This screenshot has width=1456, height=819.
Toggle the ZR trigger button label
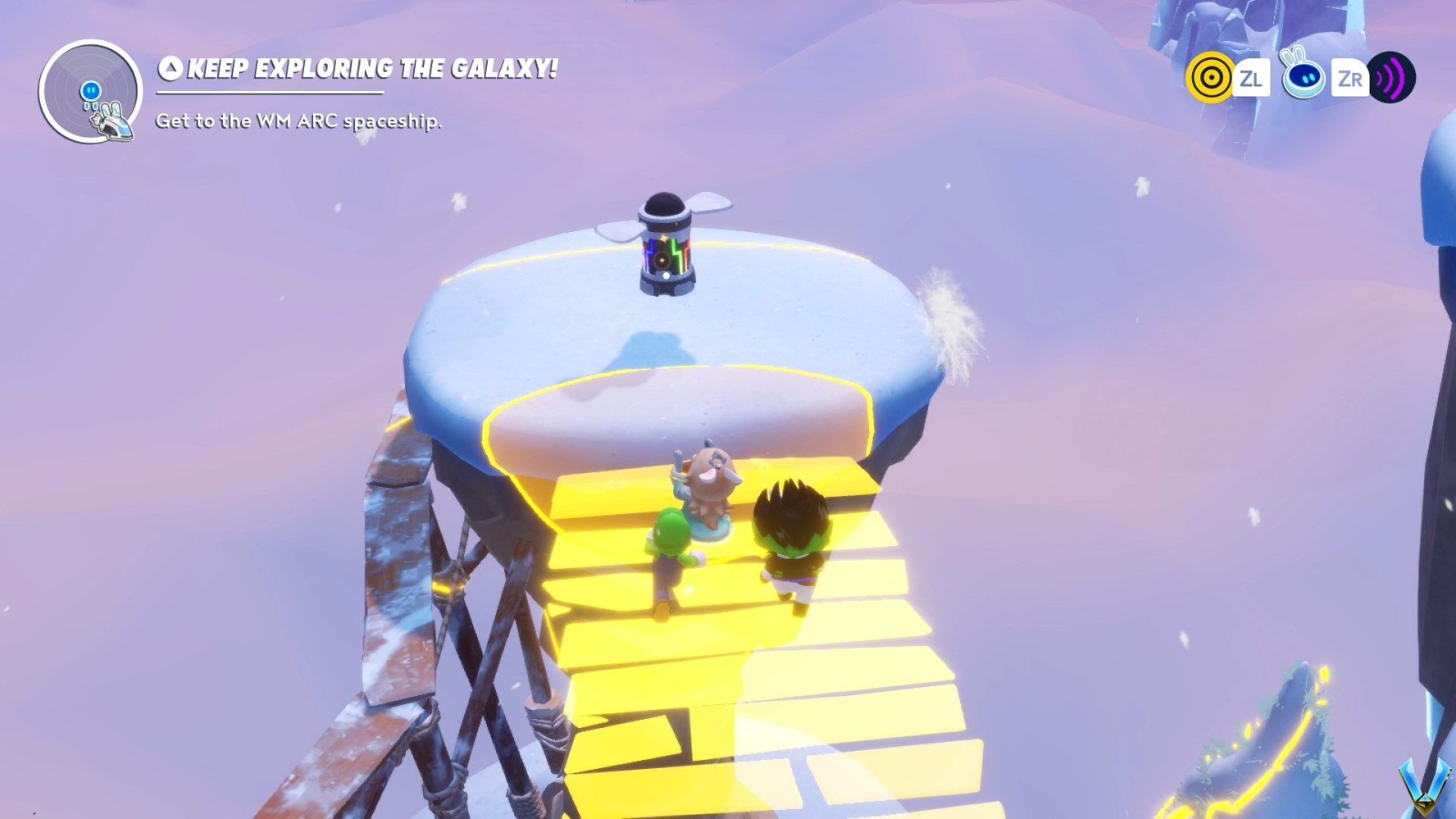click(x=1351, y=78)
